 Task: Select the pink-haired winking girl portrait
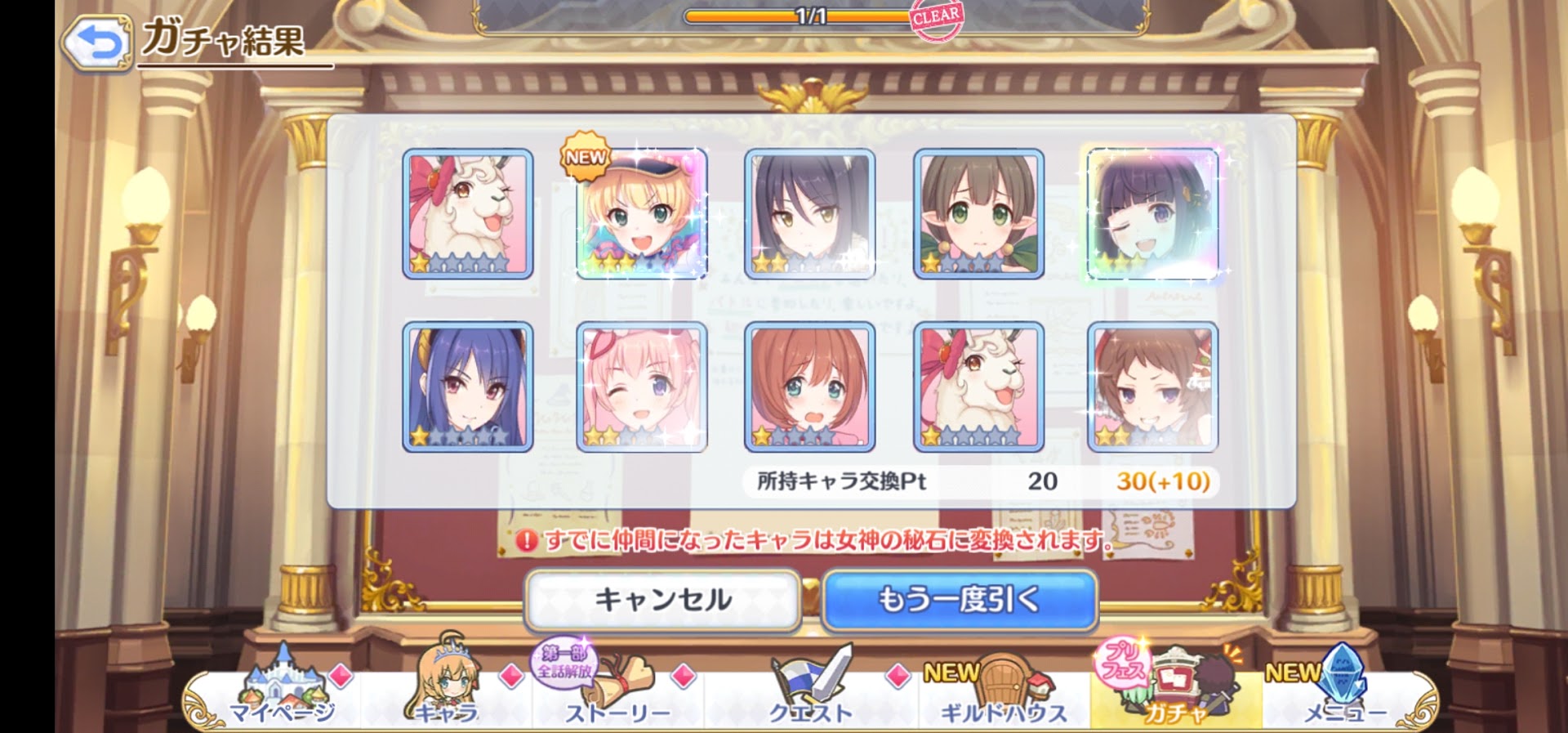click(642, 387)
